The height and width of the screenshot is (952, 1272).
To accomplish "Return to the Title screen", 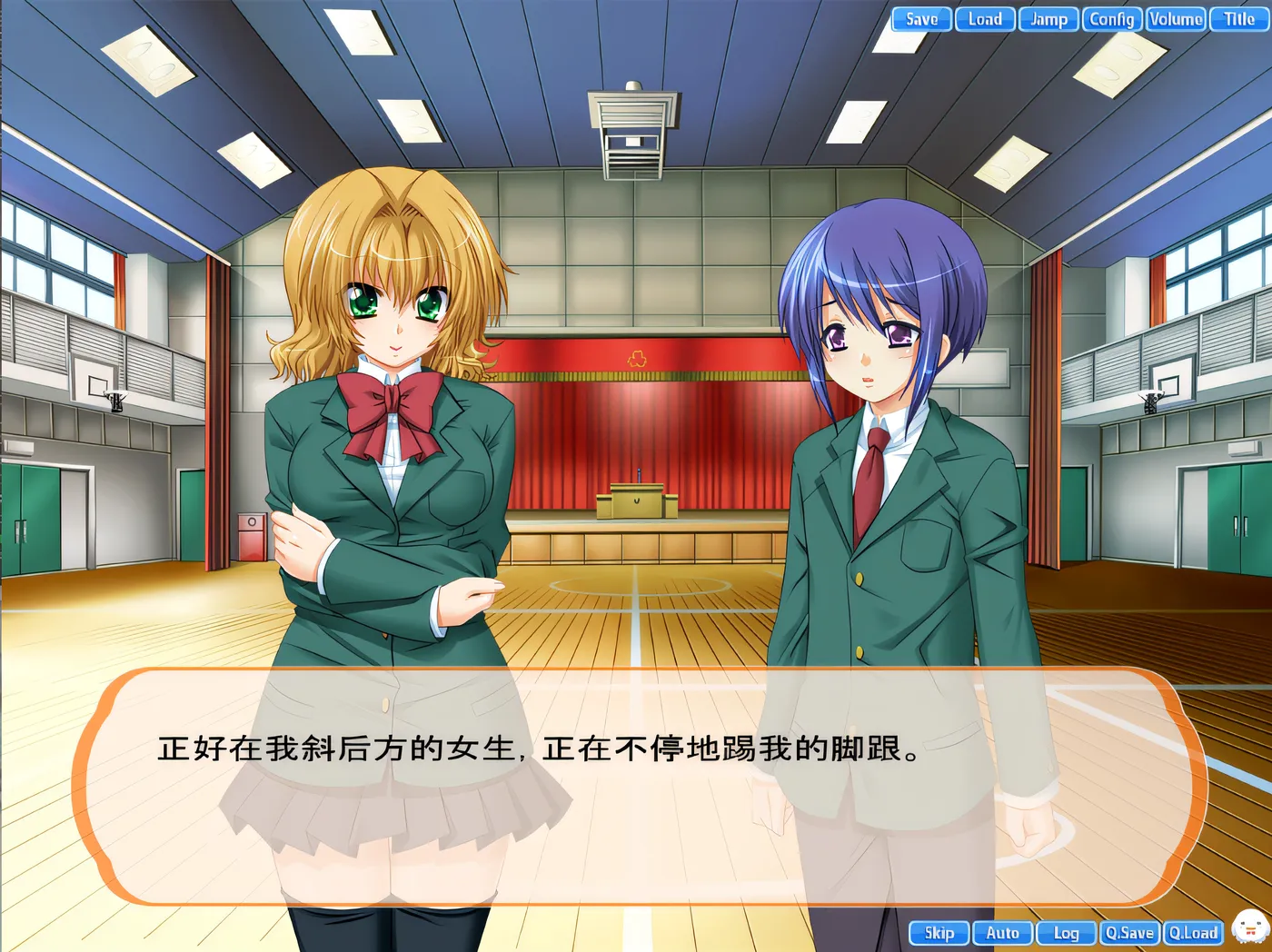I will click(1239, 19).
